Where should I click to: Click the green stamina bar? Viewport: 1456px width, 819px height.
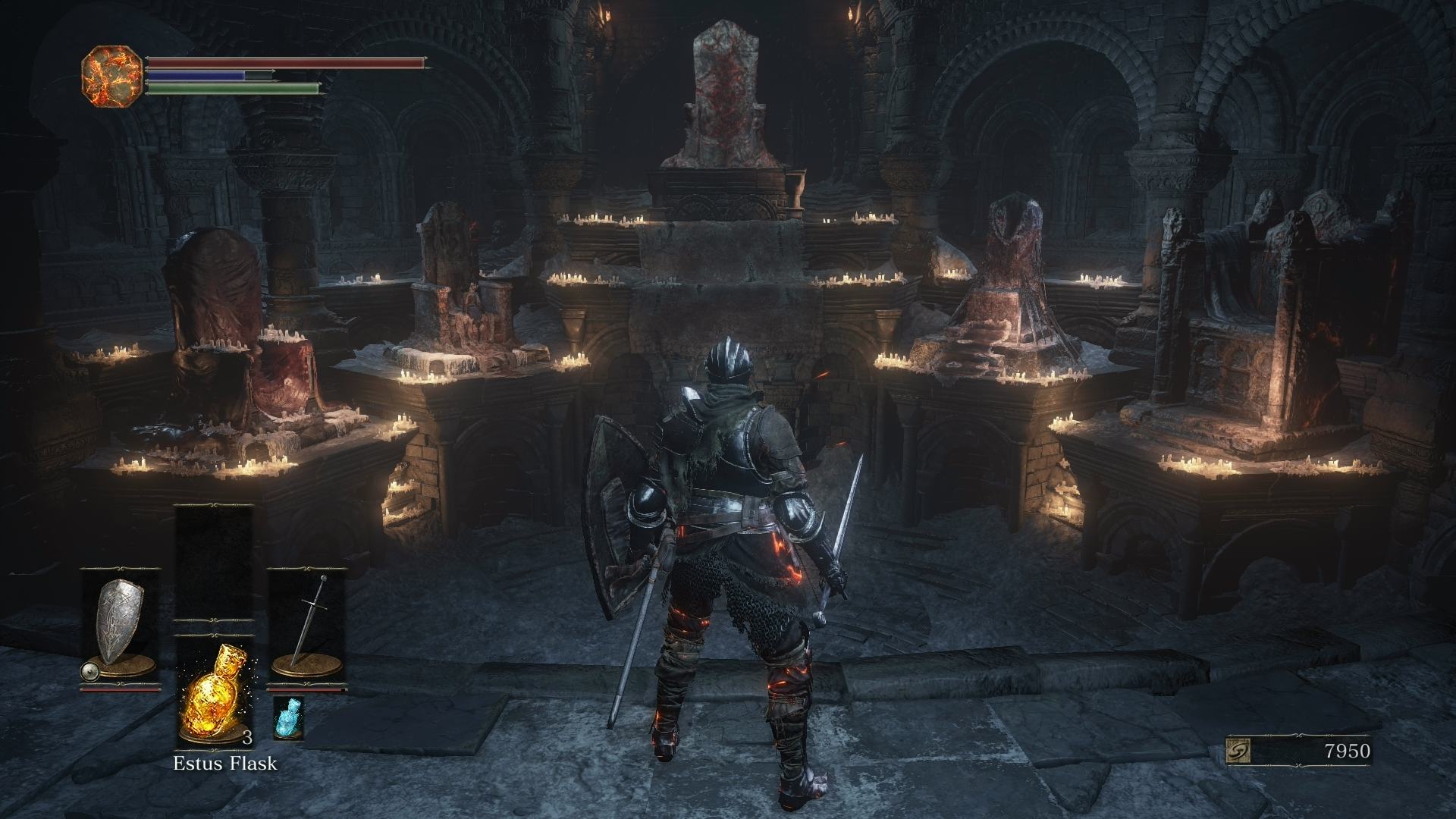pos(231,89)
